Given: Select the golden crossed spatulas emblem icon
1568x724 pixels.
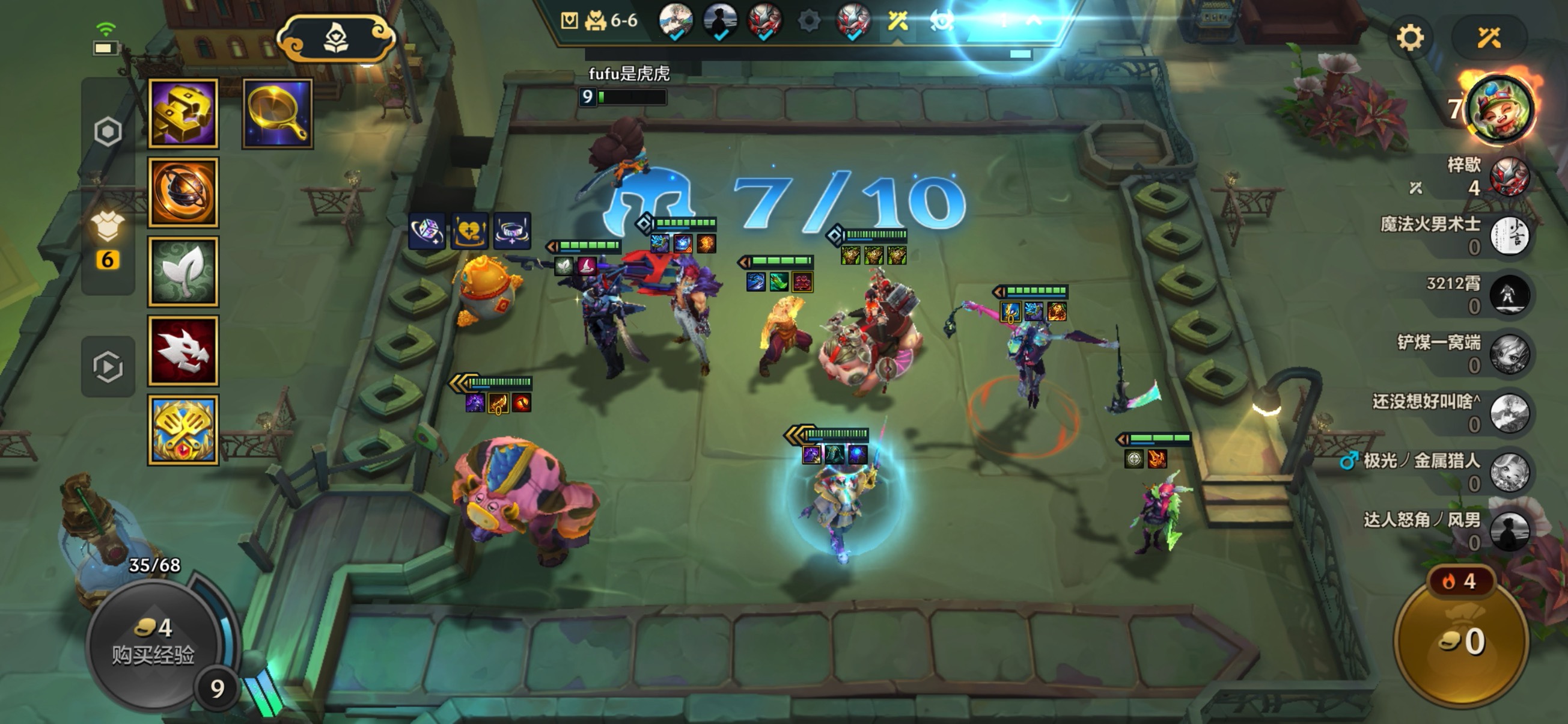Looking at the screenshot, I should click(183, 430).
